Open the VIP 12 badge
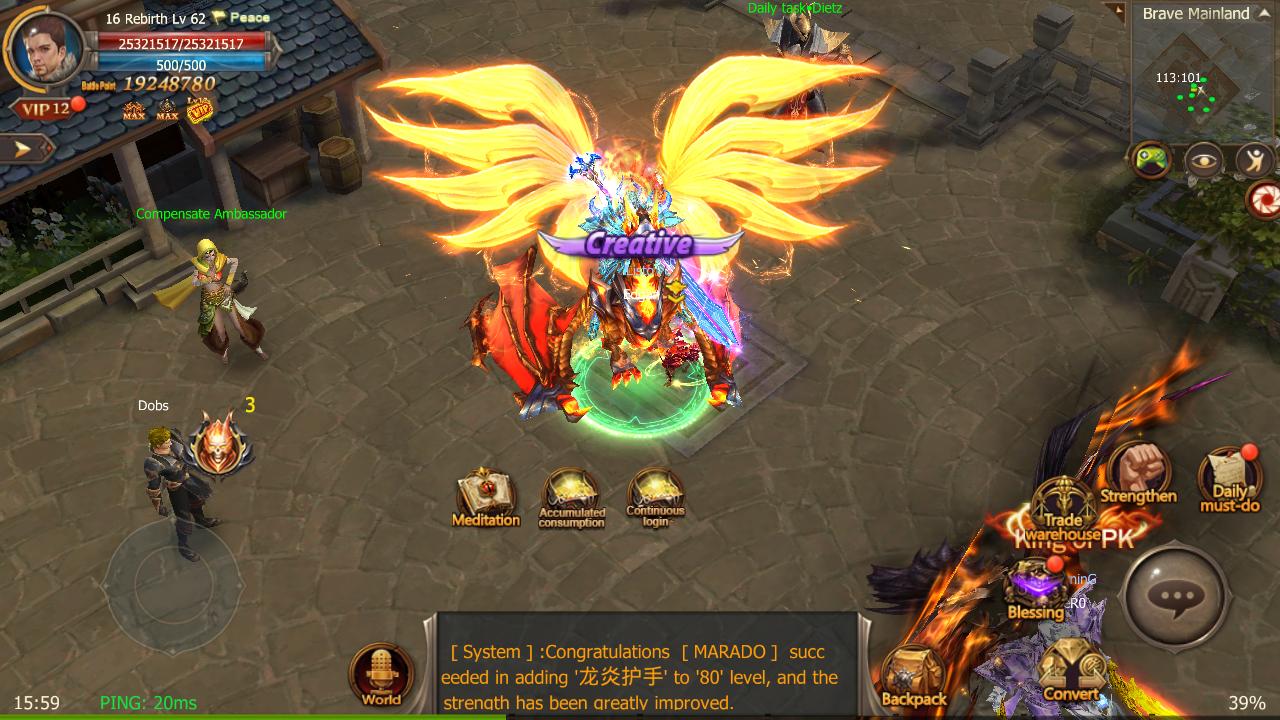Image resolution: width=1280 pixels, height=720 pixels. 44,109
